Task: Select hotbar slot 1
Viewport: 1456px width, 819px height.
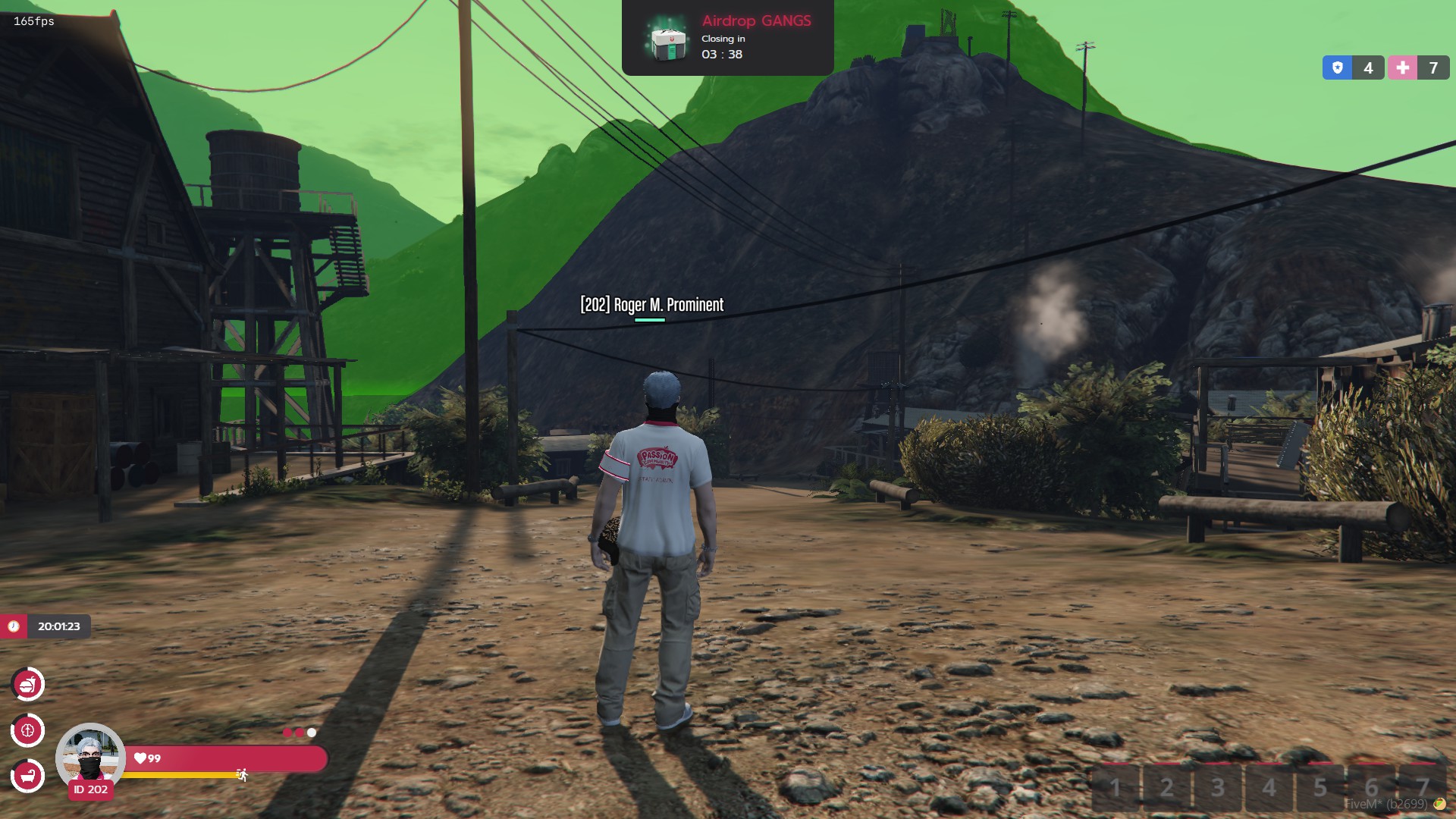Action: [x=1116, y=787]
